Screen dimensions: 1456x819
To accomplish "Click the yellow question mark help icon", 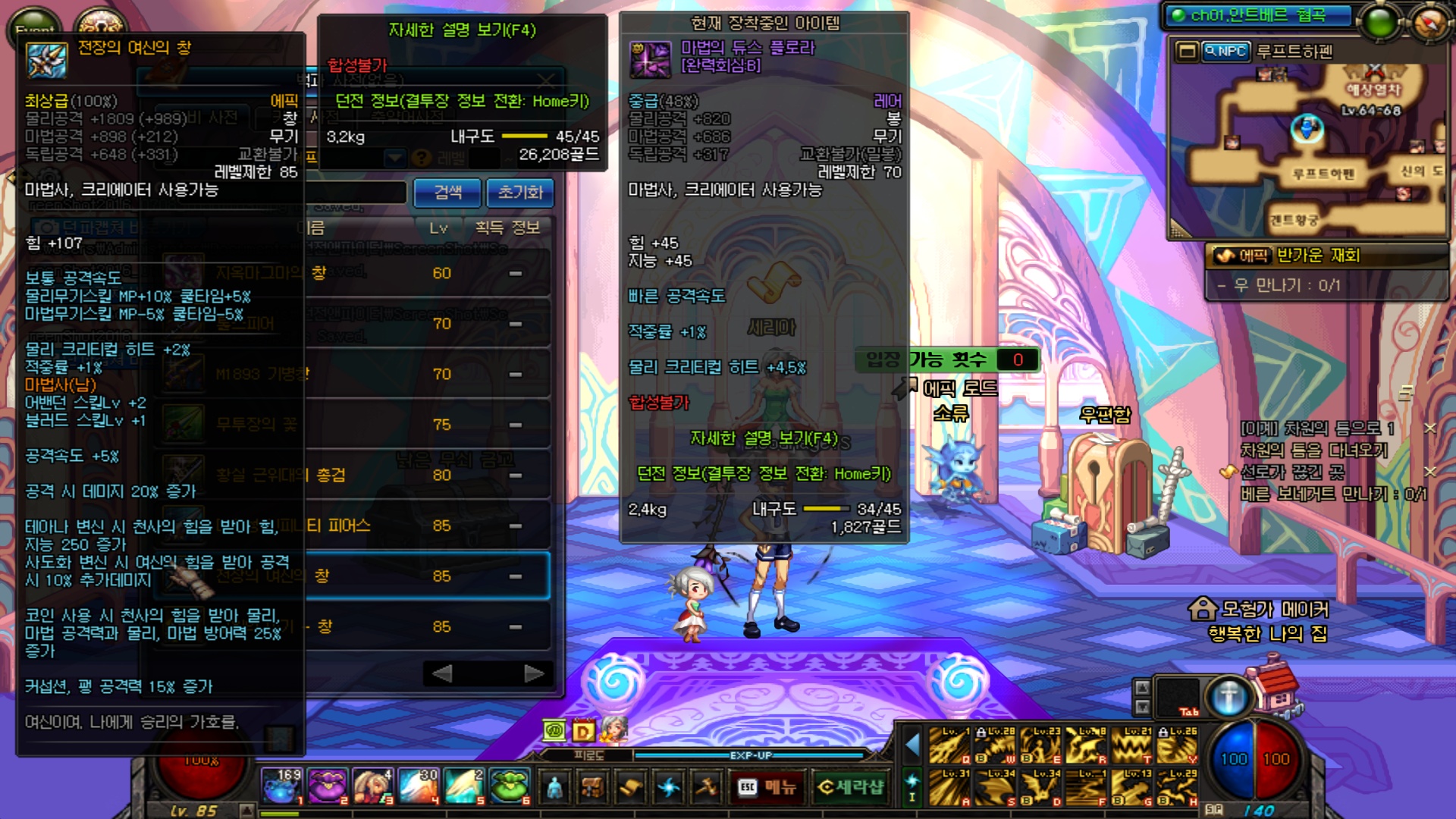I will point(420,158).
